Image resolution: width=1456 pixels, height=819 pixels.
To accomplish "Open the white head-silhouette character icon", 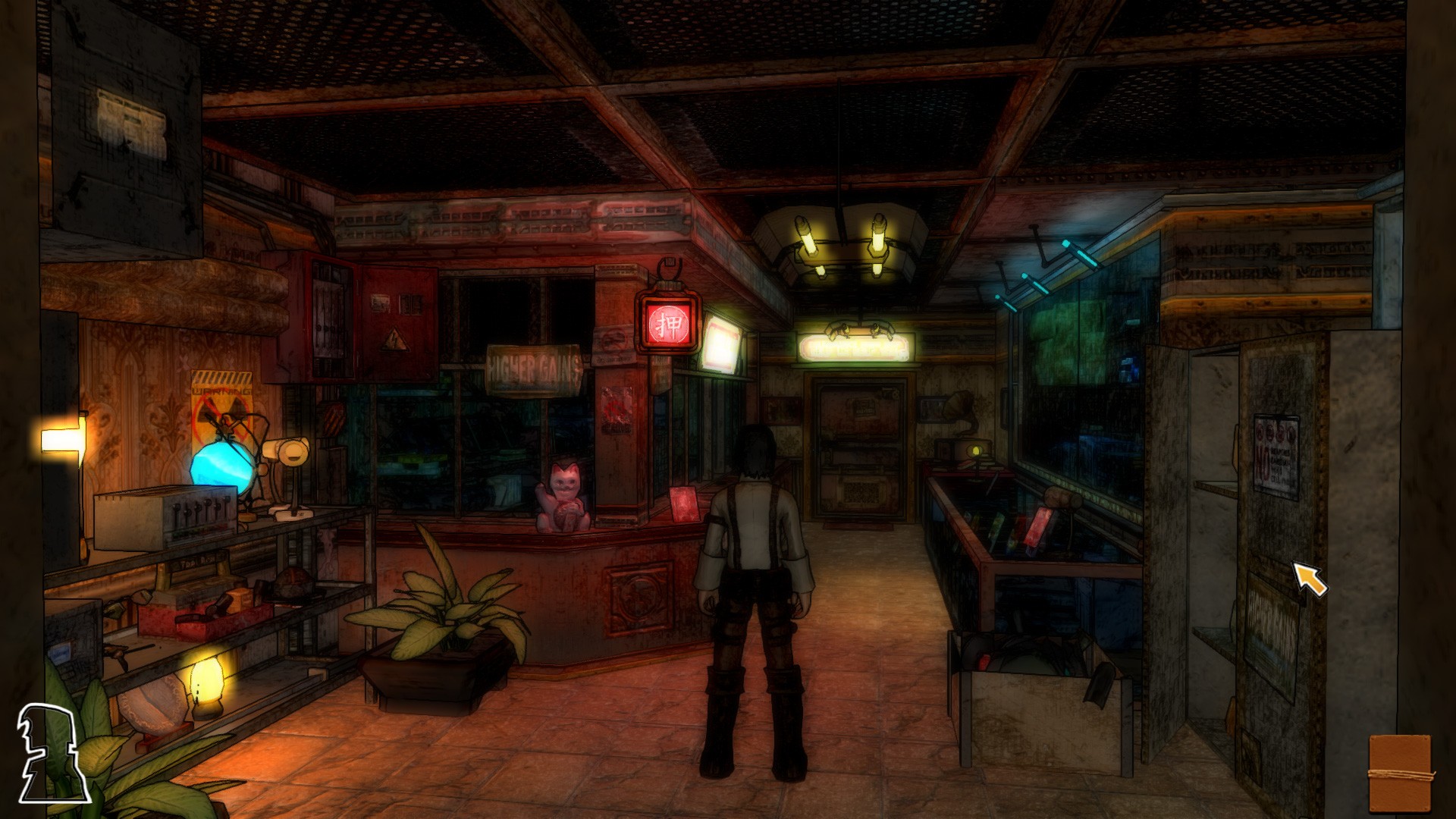I will [x=50, y=753].
